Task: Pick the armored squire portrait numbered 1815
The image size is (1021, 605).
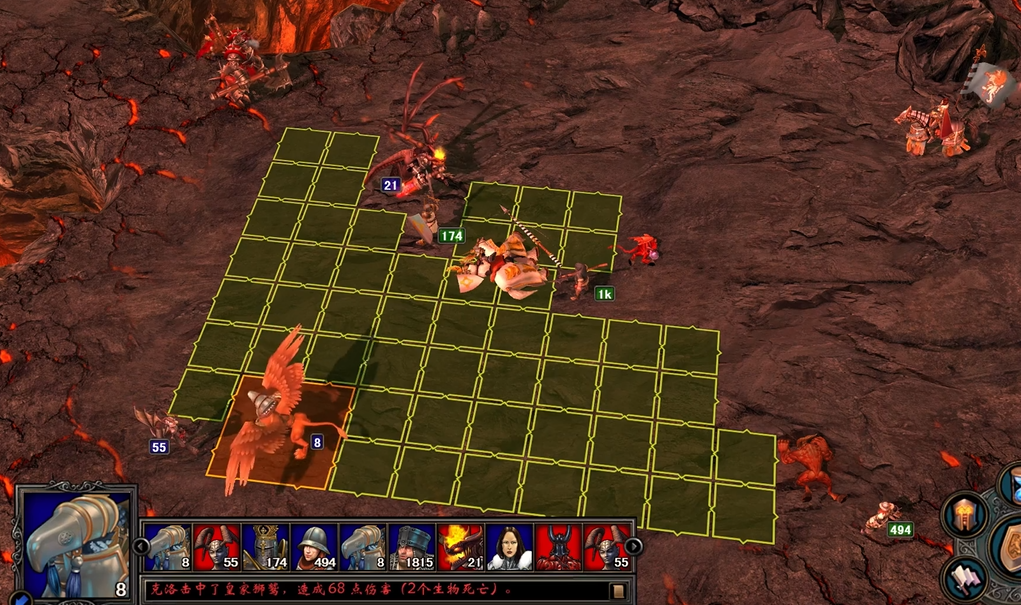Action: 411,547
